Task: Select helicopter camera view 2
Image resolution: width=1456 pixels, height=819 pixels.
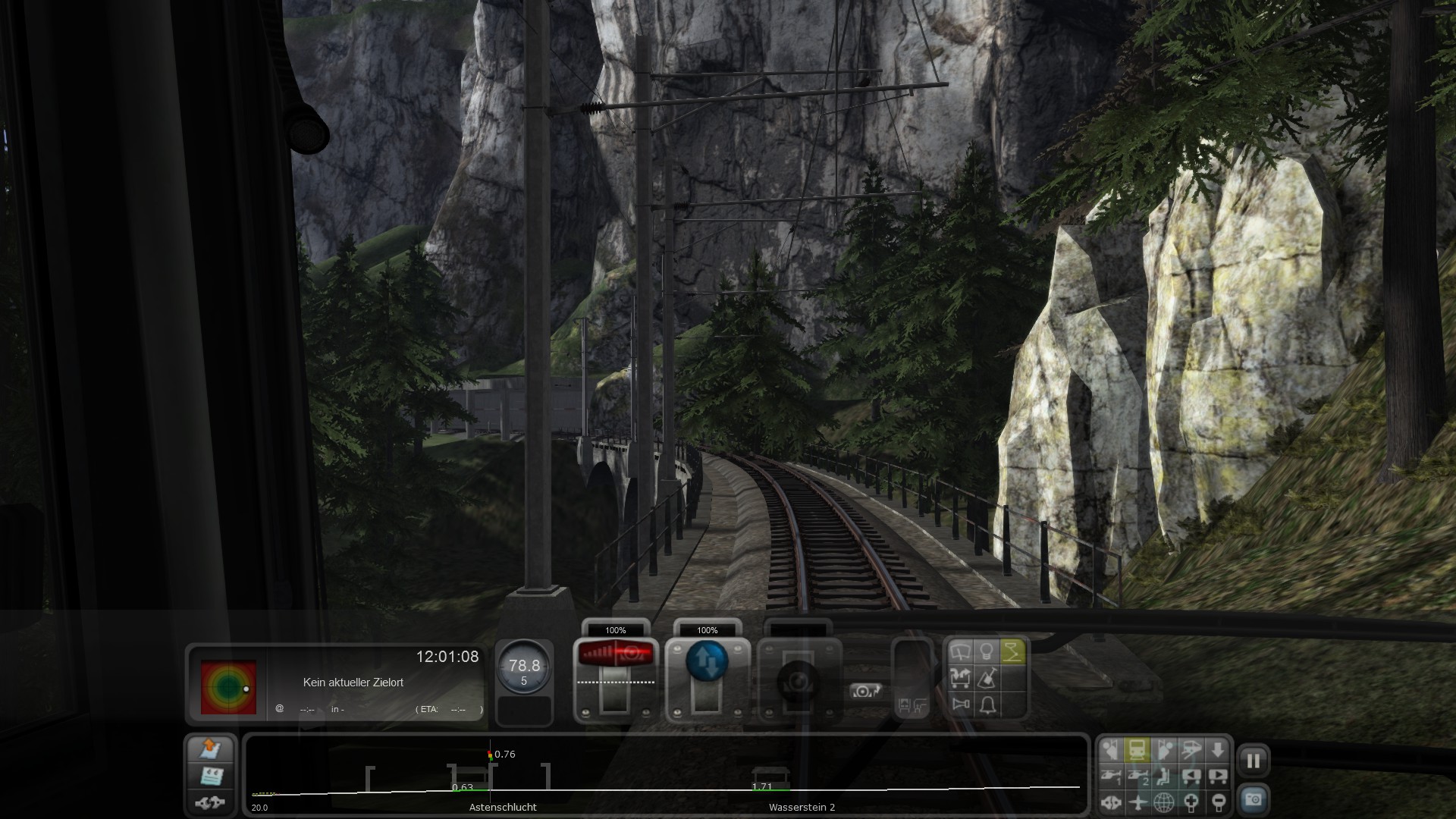Action: [x=1137, y=776]
